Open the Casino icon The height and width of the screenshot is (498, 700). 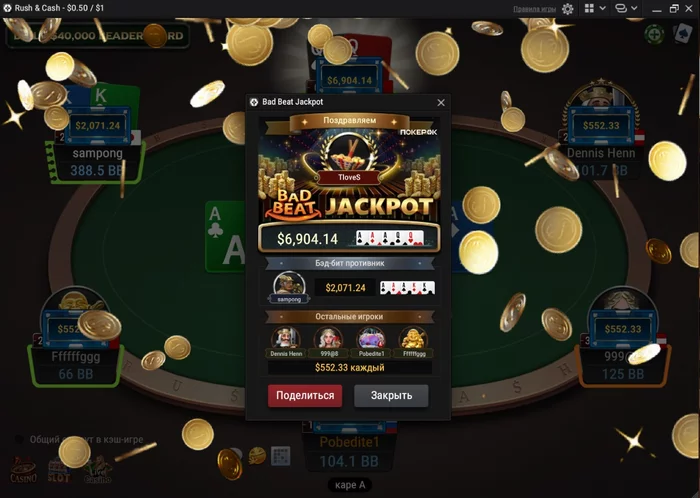coord(23,469)
